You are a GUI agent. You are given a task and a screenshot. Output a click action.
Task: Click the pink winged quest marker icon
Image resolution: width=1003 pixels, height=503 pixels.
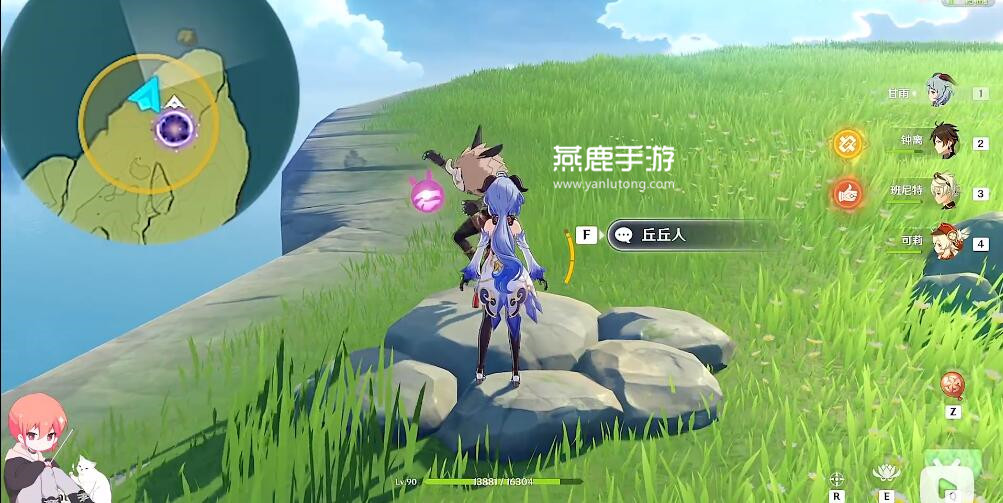424,194
